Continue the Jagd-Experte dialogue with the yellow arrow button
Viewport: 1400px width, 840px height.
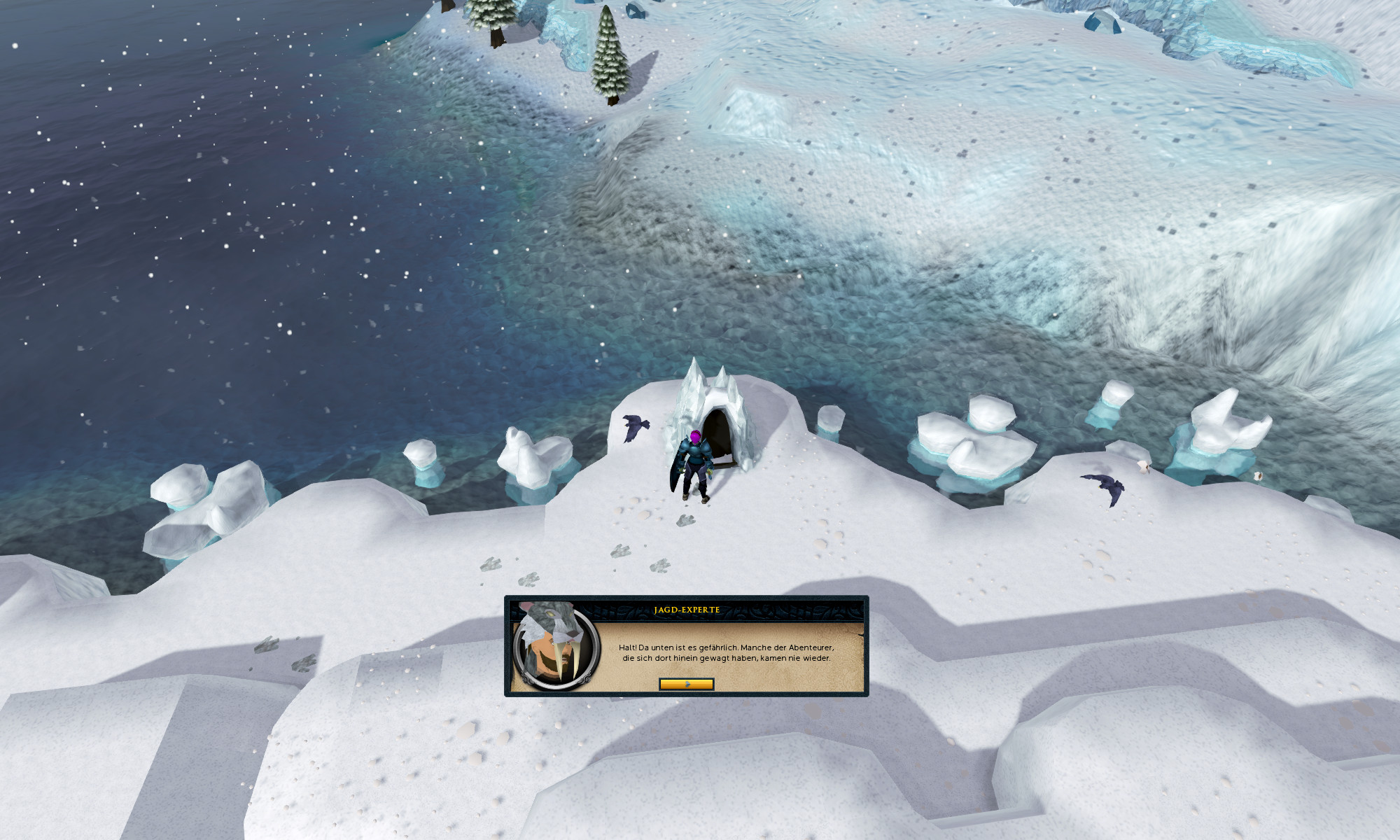(x=686, y=684)
